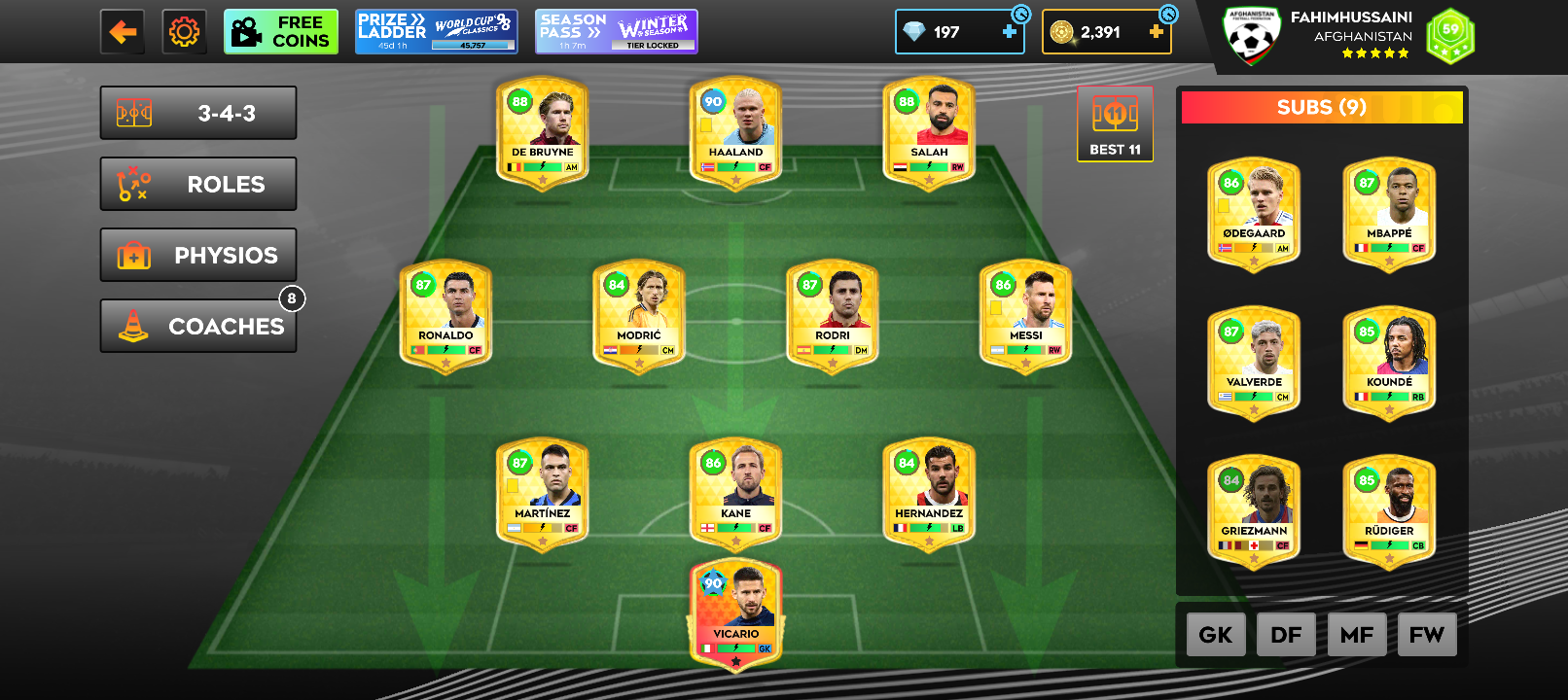Viewport: 1568px width, 700px height.
Task: Filter subs by GK
Action: coord(1216,635)
